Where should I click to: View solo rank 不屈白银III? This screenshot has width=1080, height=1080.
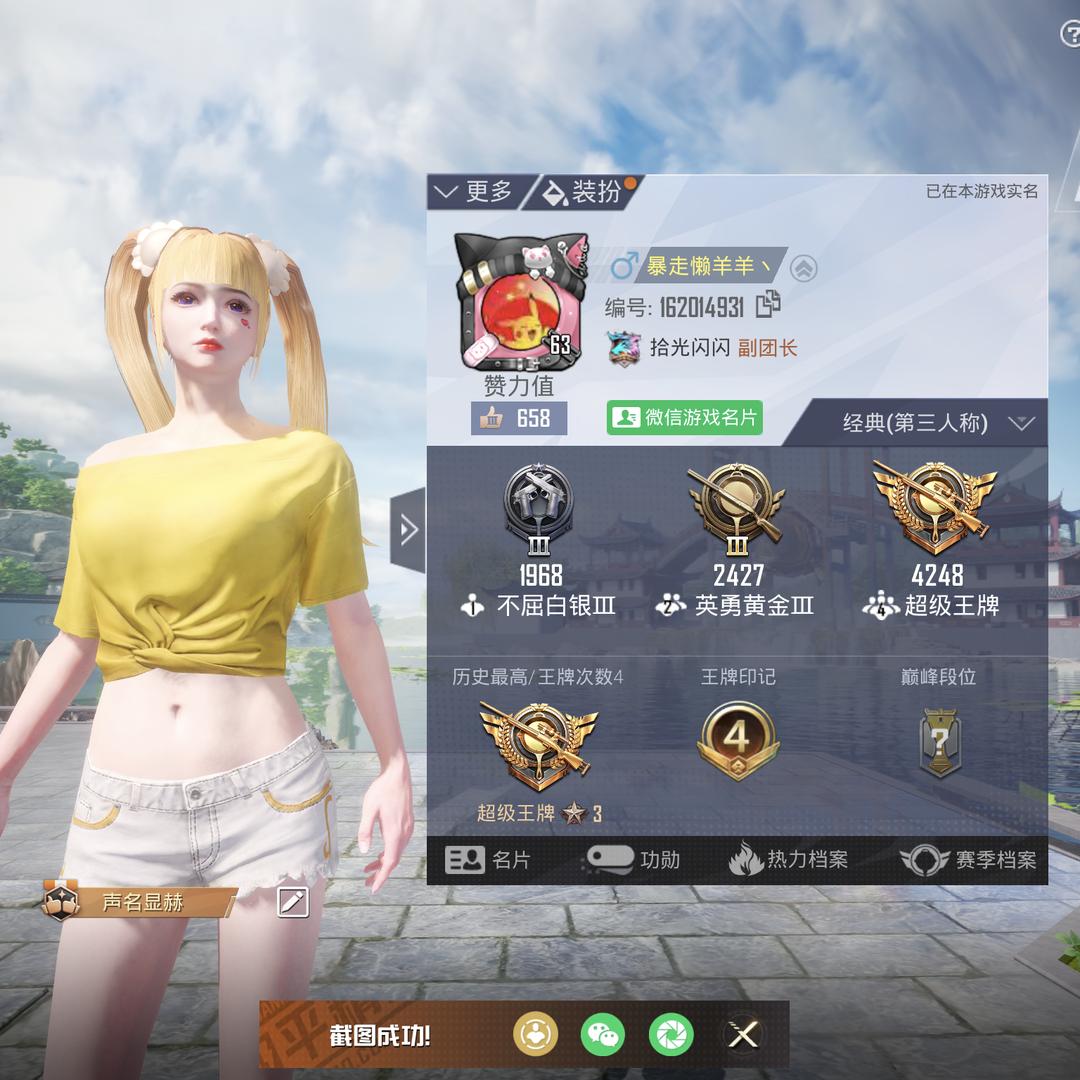pos(540,540)
